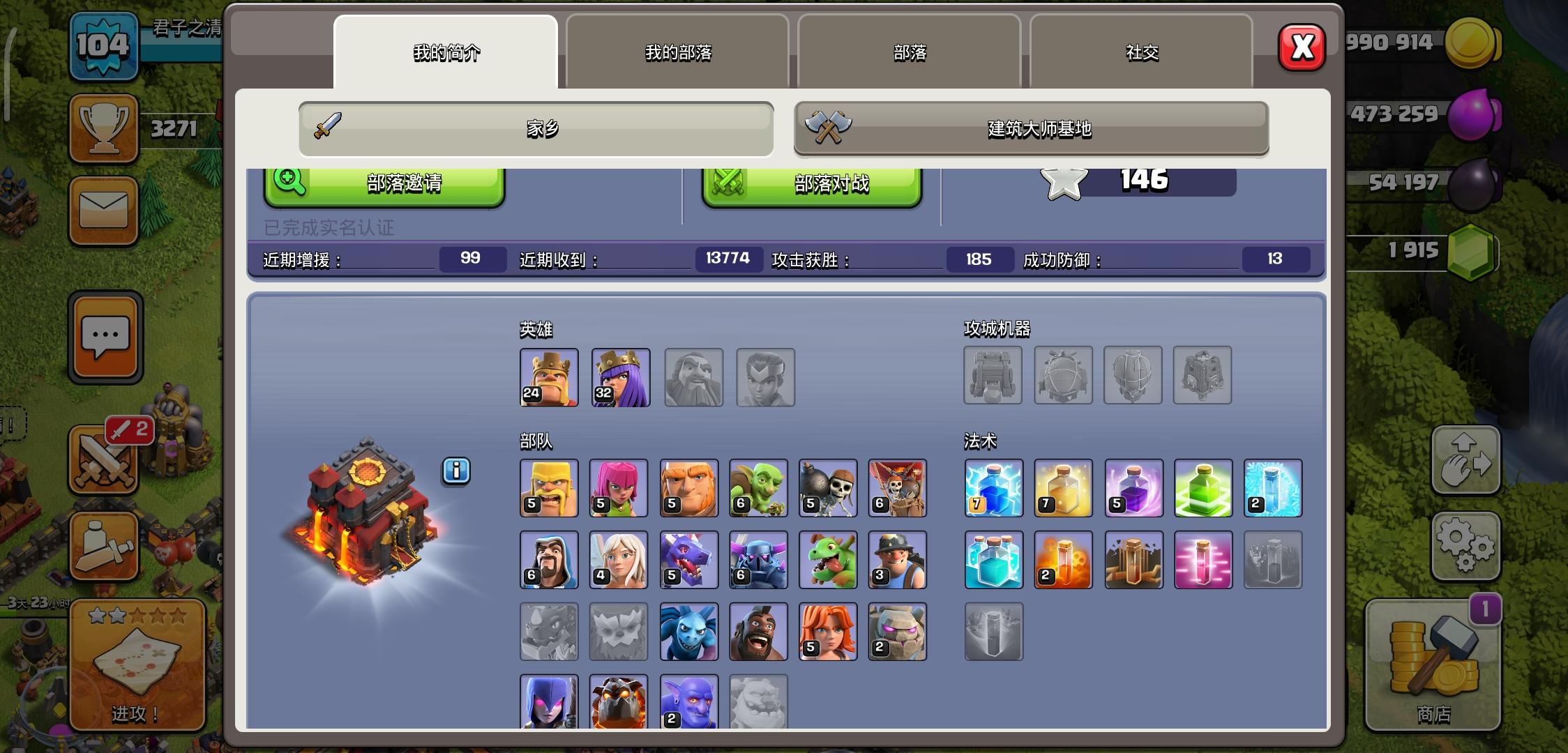Viewport: 1568px width, 753px height.
Task: Select the Hog Rider troop icon
Action: 758,631
